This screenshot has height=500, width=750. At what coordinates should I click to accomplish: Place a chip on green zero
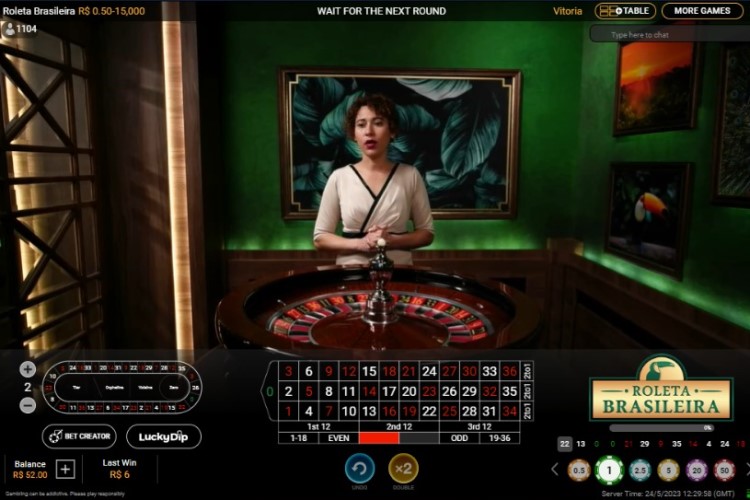269,390
